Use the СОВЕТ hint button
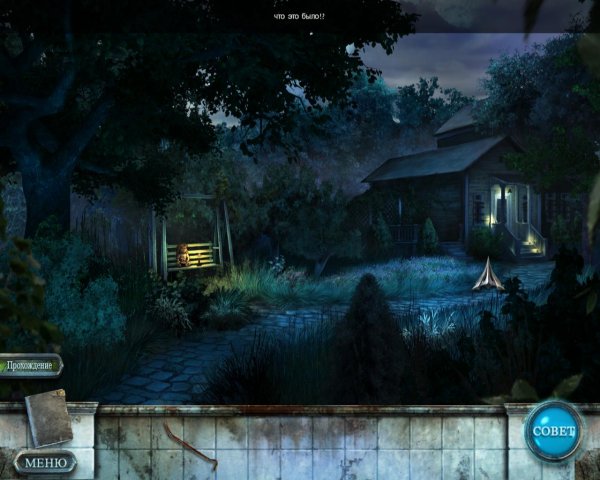 (x=553, y=430)
